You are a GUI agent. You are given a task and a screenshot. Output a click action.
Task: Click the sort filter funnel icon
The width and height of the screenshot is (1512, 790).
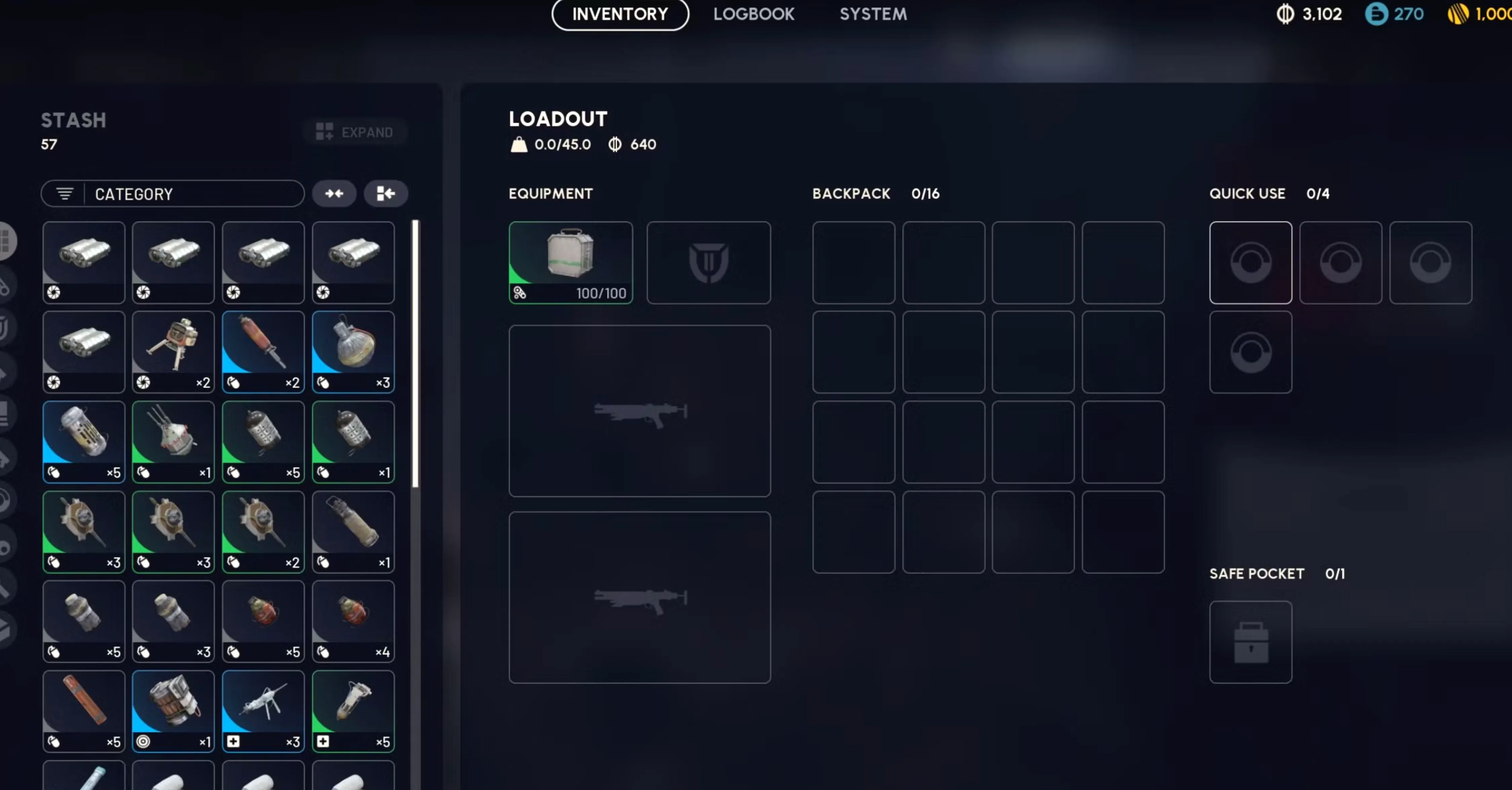pos(64,194)
